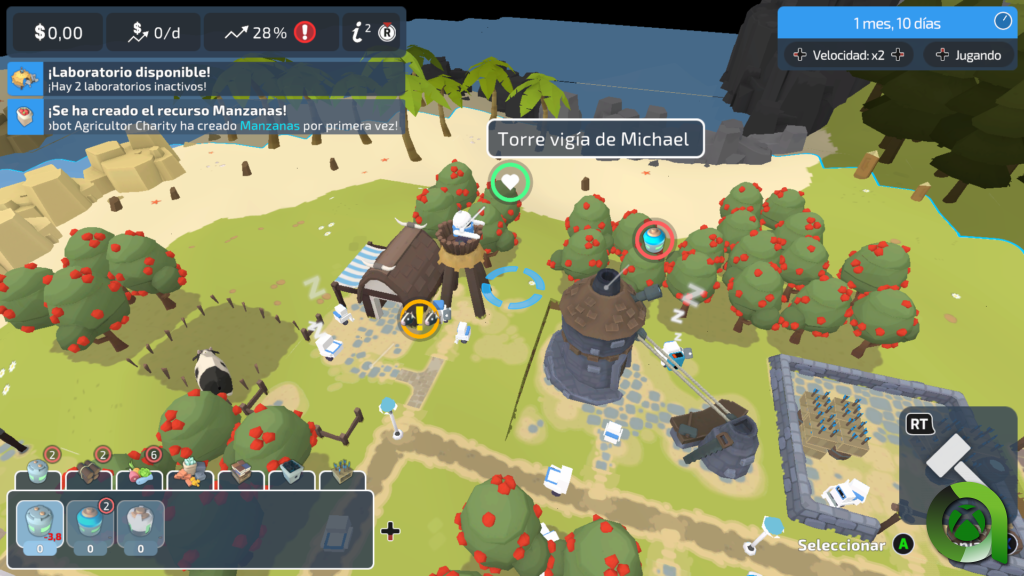
Task: Open the 'recurso Manzanas' notification
Action: 205,117
